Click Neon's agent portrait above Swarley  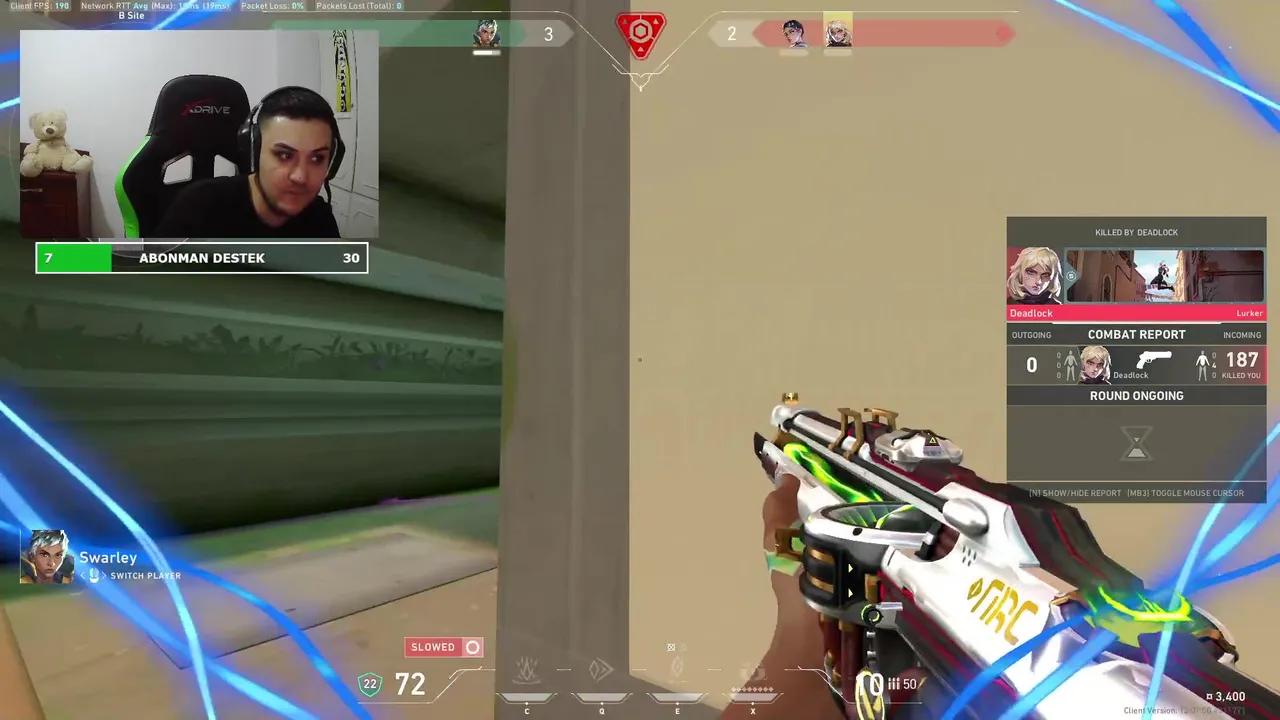[x=48, y=557]
